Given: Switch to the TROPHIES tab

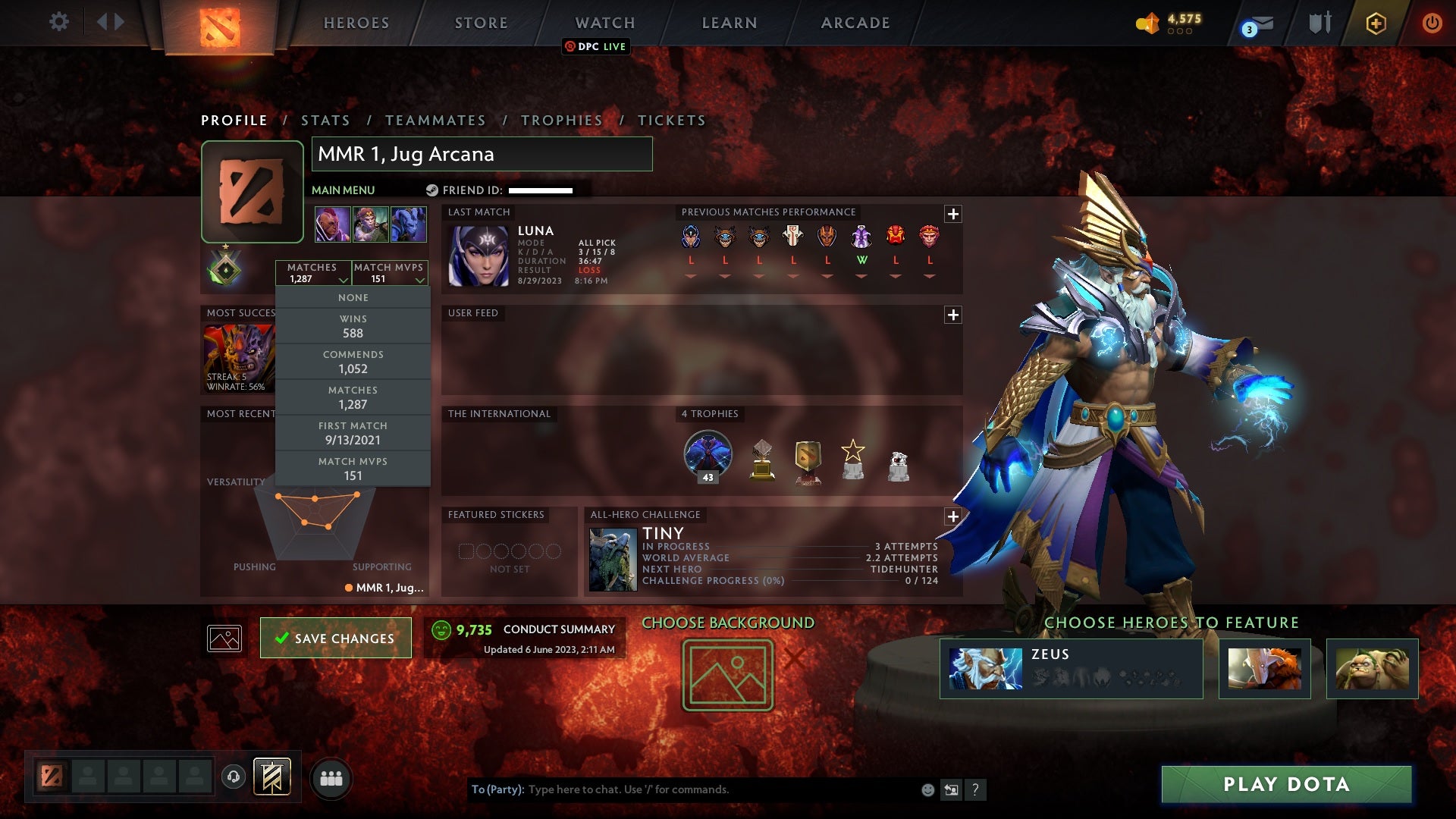Looking at the screenshot, I should click(x=561, y=120).
